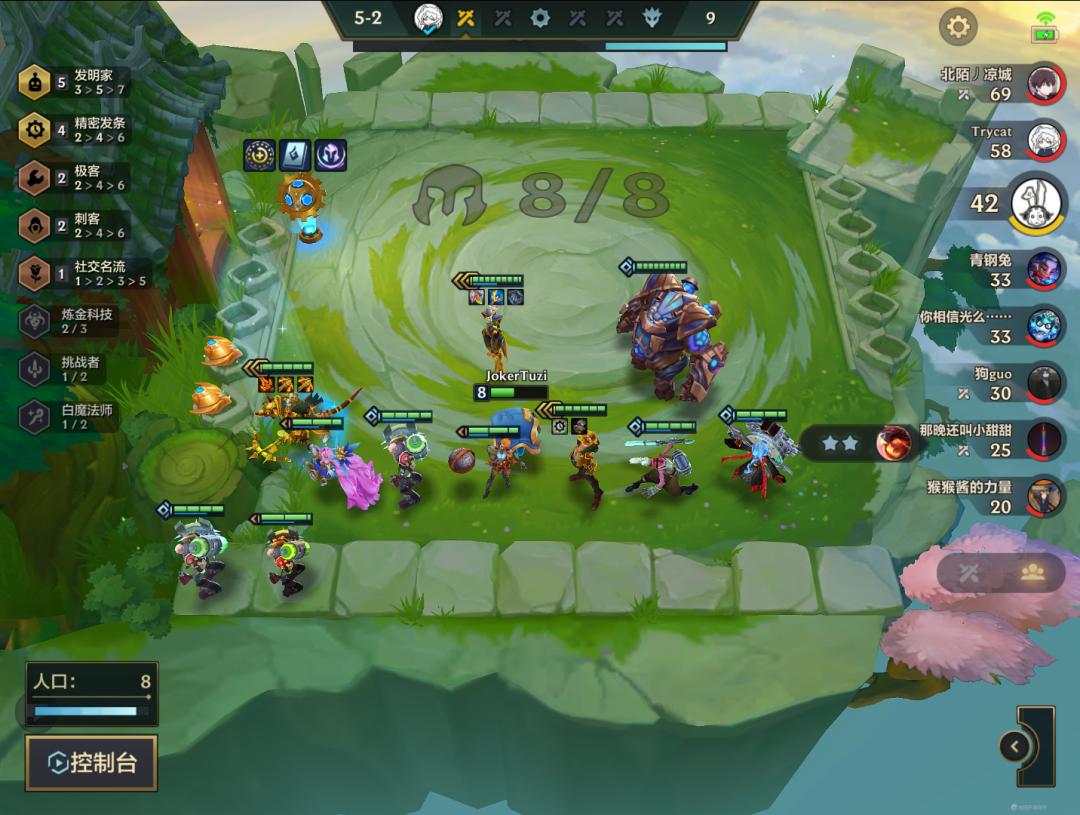Open the gear settings menu
The image size is (1080, 815).
point(958,27)
